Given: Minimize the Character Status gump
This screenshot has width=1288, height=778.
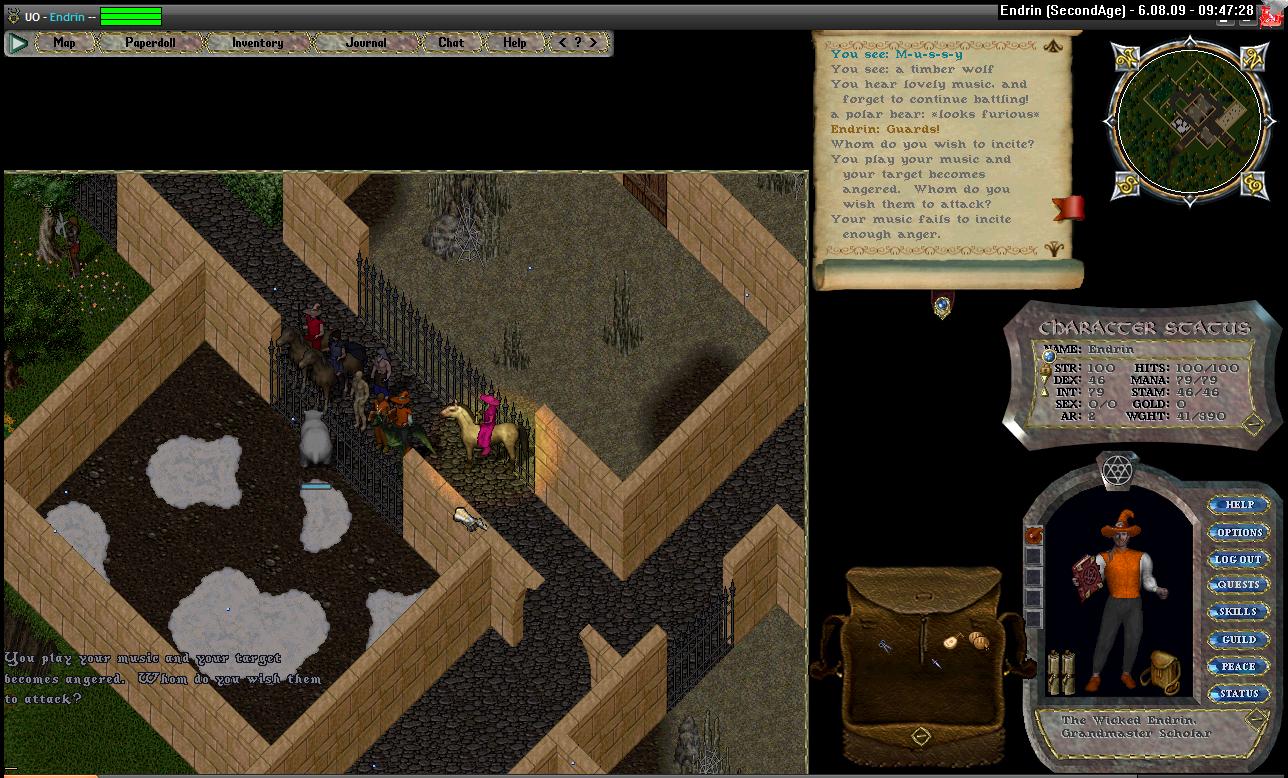Looking at the screenshot, I should pos(1252,424).
